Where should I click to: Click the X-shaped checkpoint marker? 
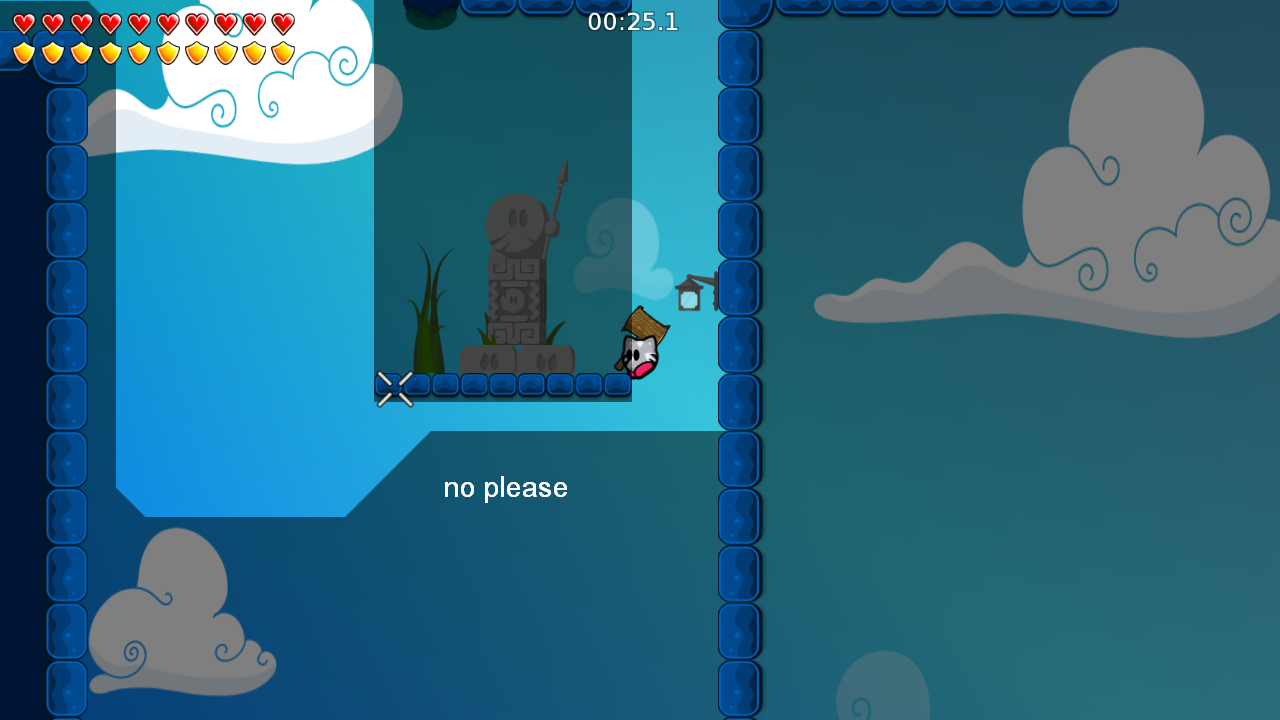pyautogui.click(x=395, y=388)
